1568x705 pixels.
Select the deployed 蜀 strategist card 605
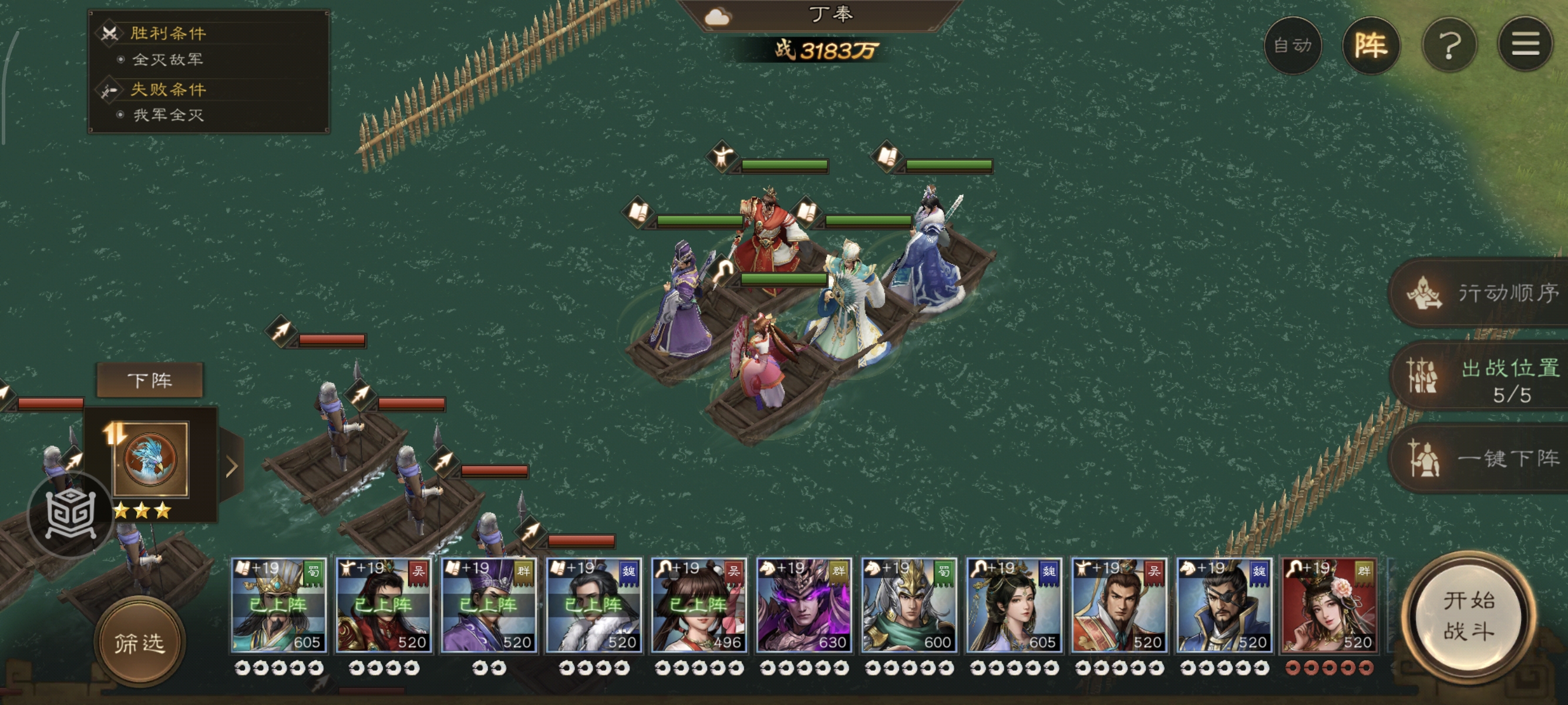point(279,605)
